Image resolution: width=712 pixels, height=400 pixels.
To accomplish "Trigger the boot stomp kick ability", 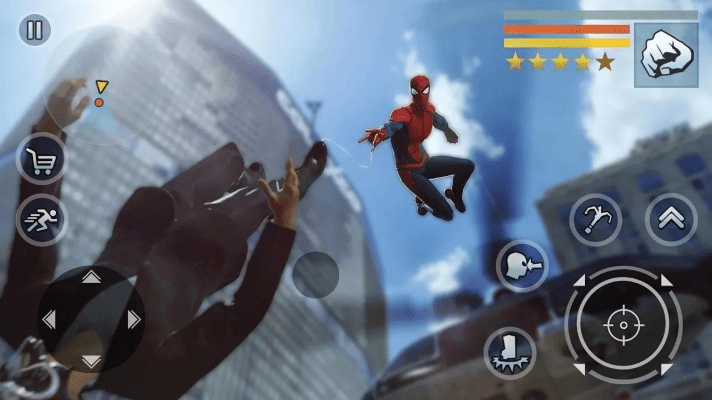I will [510, 353].
